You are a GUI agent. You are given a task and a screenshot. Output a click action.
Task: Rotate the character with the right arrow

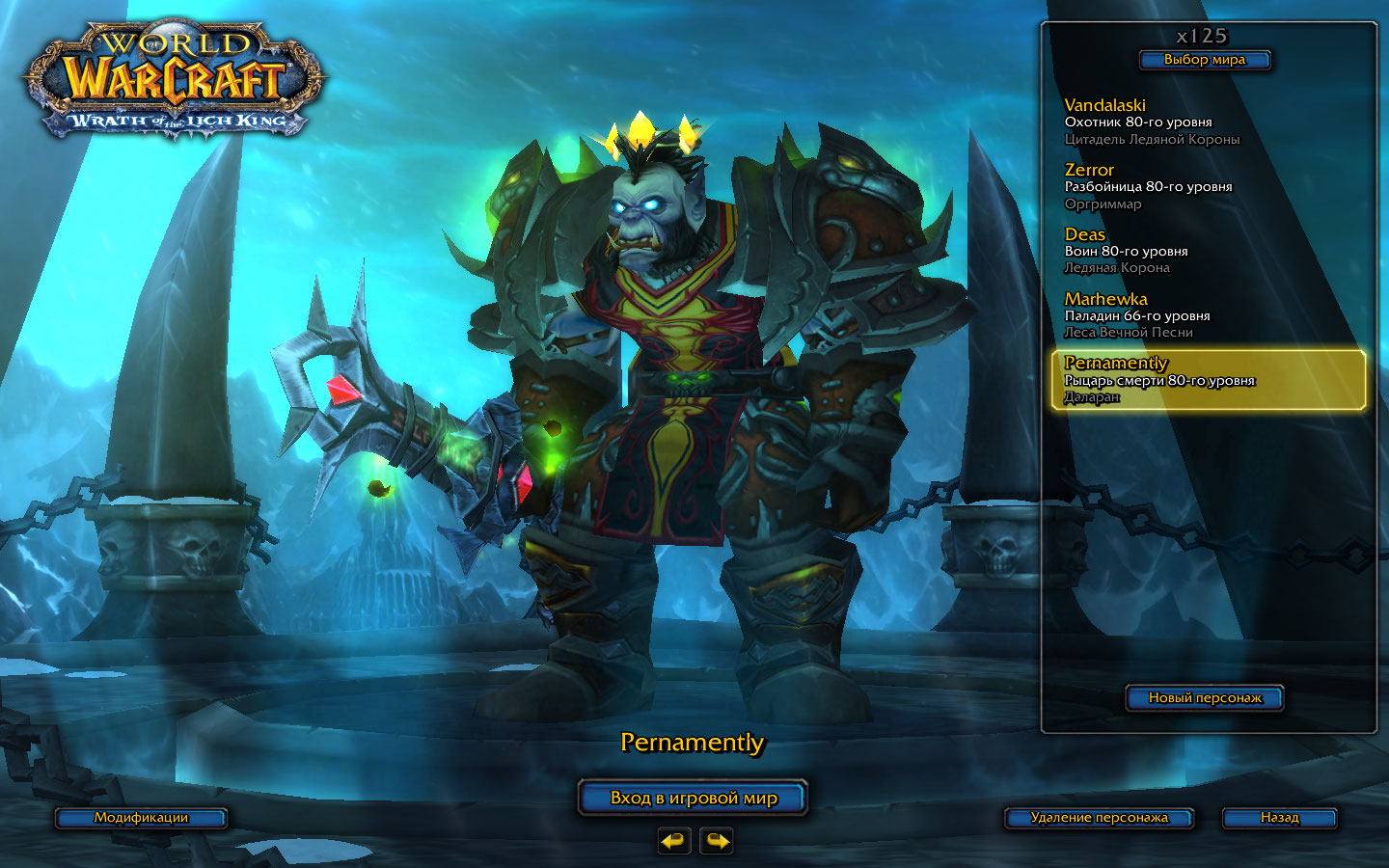pos(716,841)
